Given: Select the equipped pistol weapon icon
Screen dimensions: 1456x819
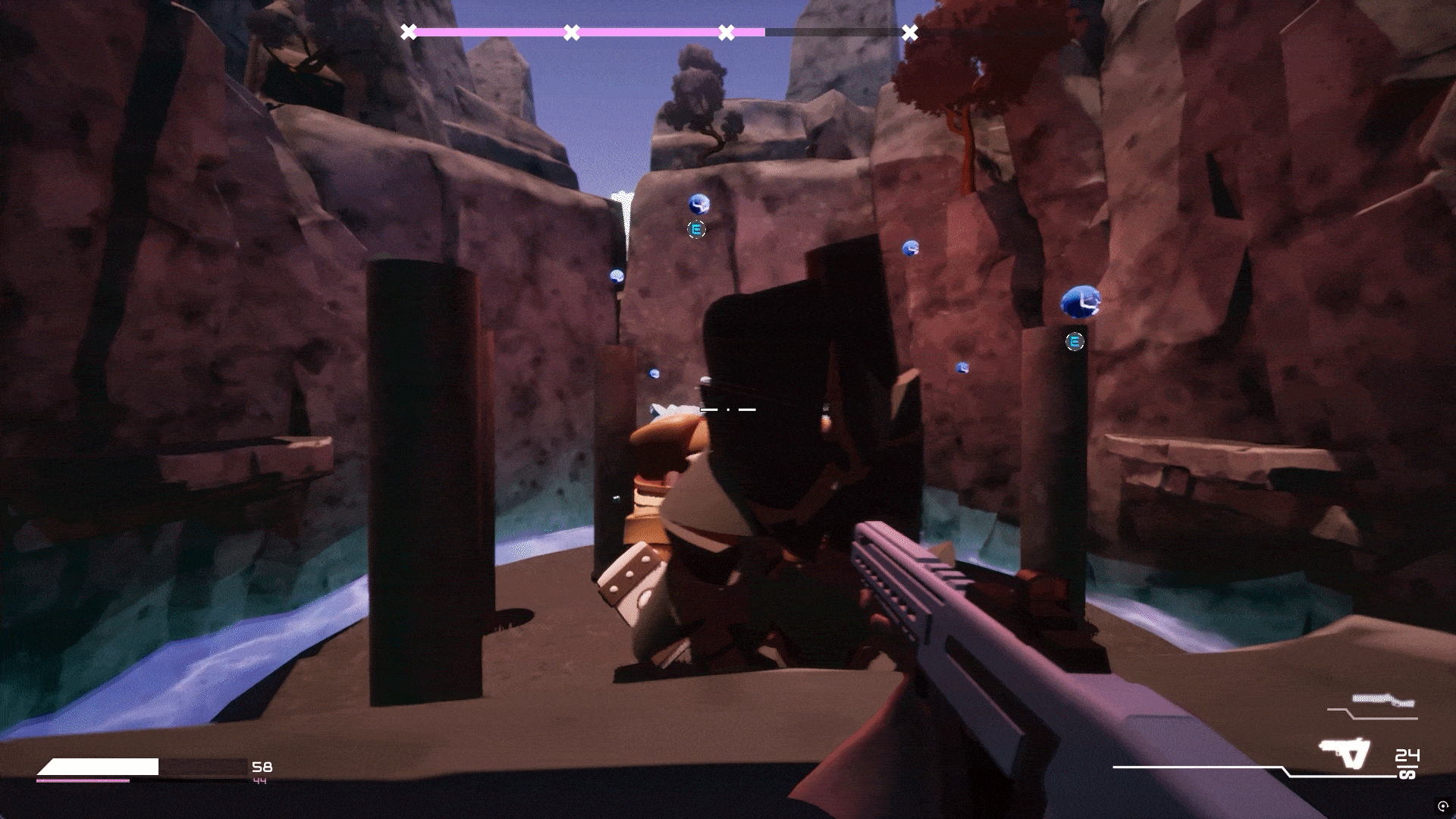Looking at the screenshot, I should [1346, 753].
